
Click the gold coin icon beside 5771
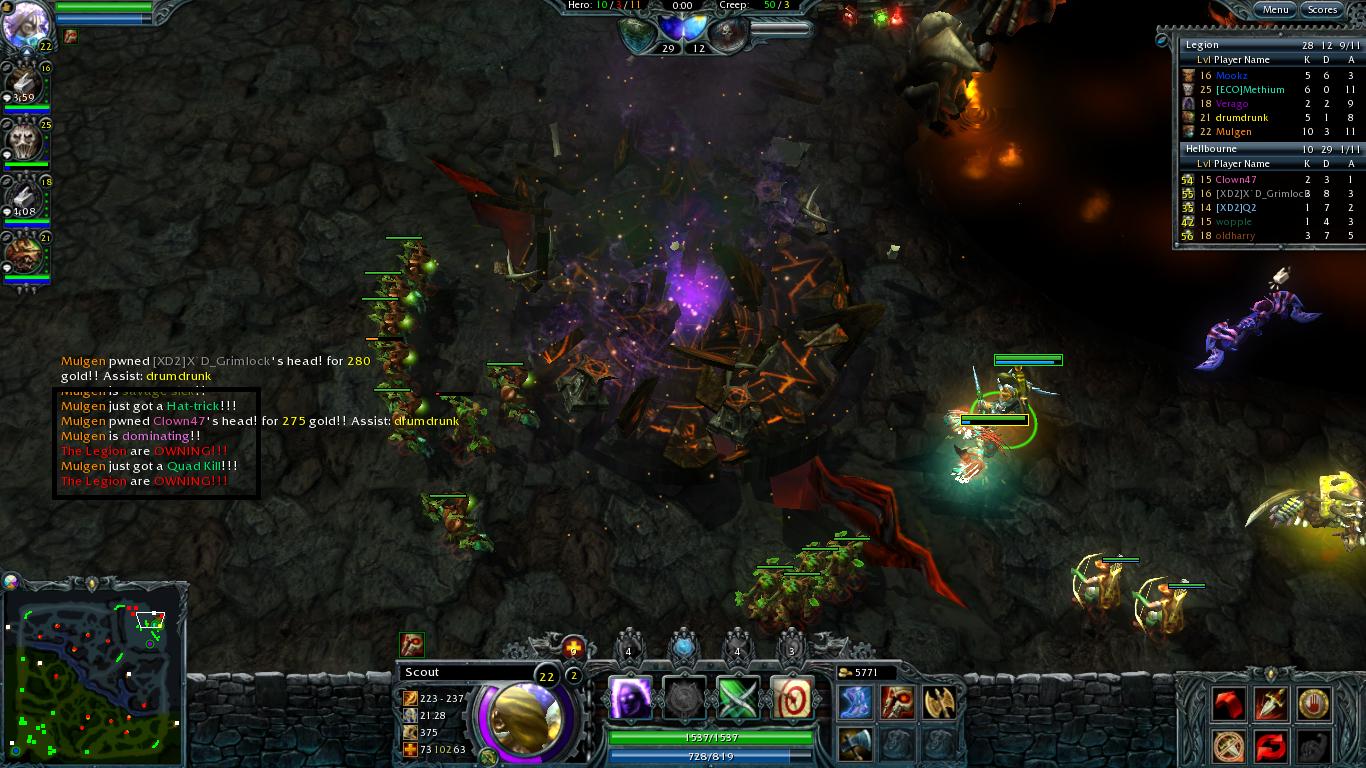pyautogui.click(x=847, y=672)
